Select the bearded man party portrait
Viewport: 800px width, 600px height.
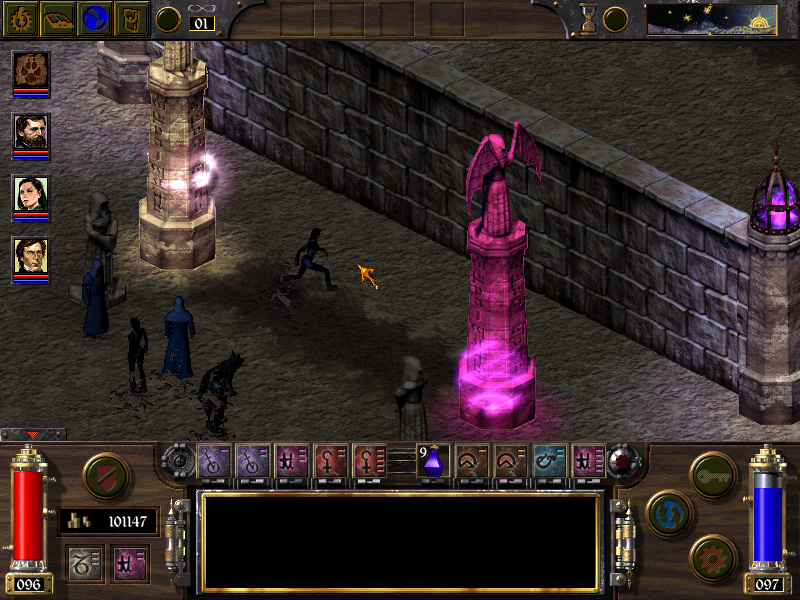point(30,131)
